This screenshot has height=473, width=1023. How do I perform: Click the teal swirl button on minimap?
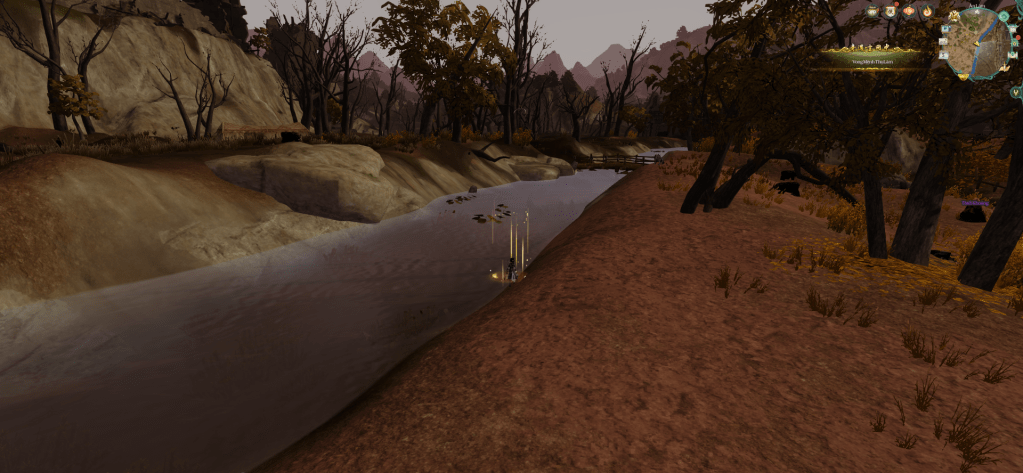(x=1004, y=16)
